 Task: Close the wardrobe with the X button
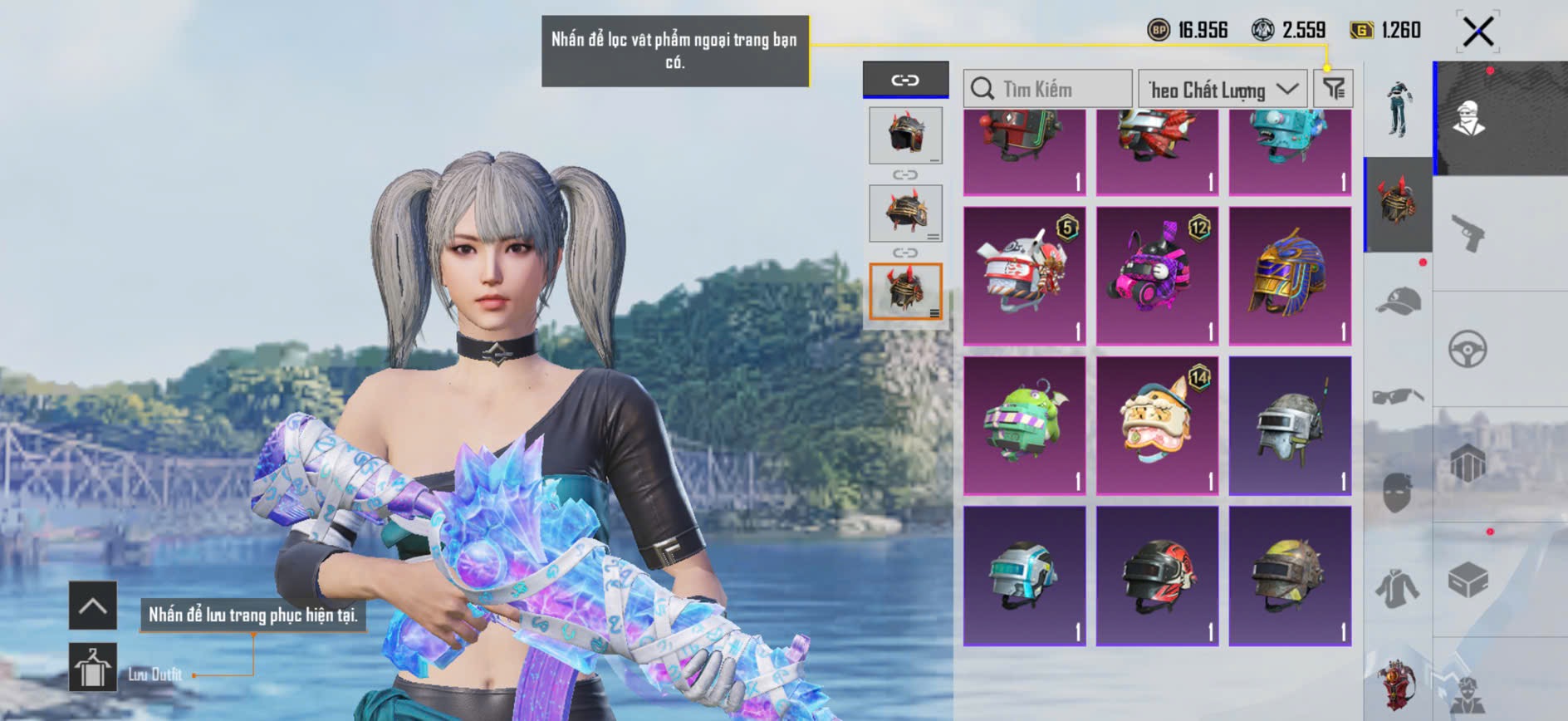click(x=1478, y=32)
